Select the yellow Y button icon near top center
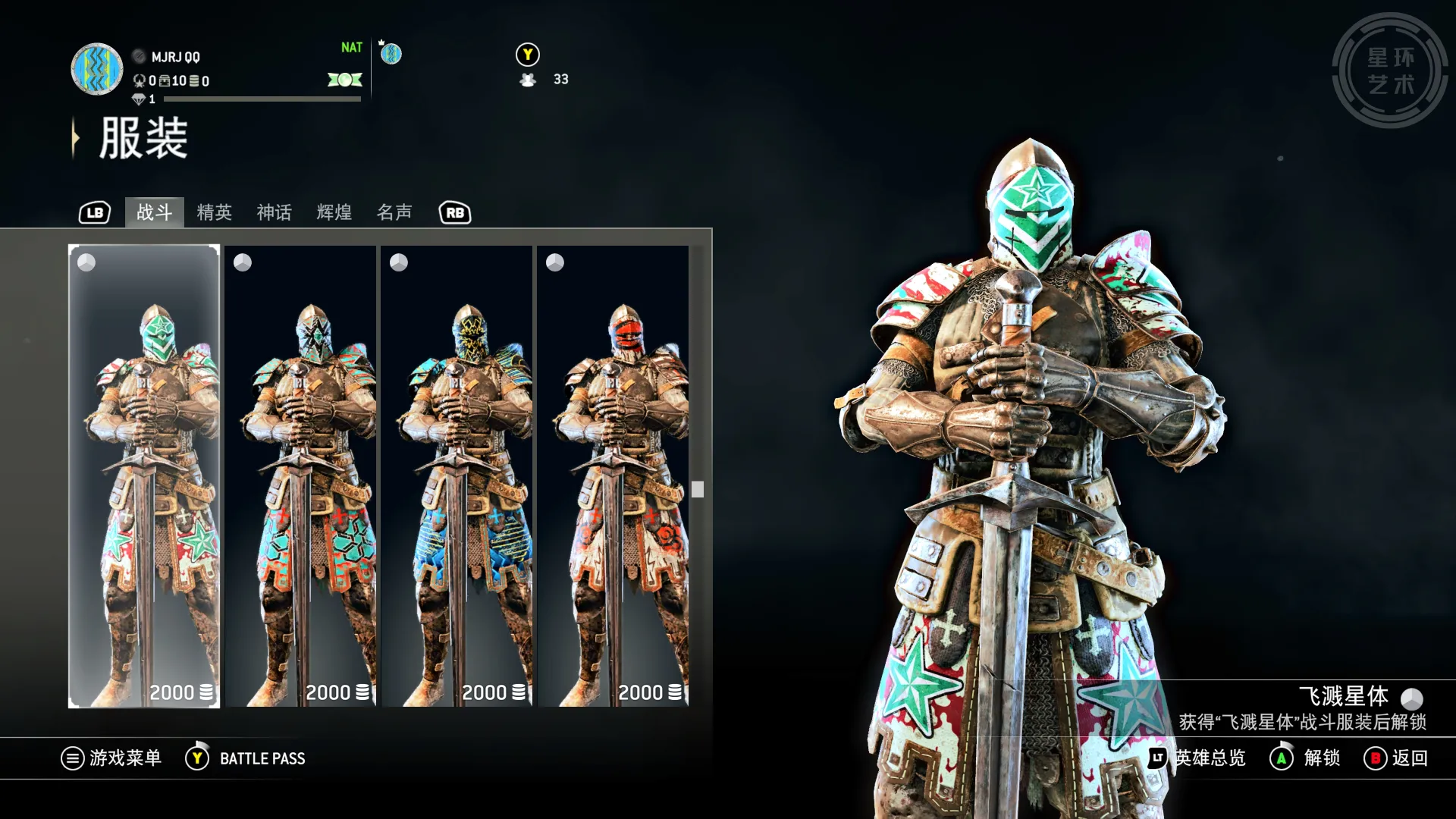This screenshot has width=1456, height=819. pyautogui.click(x=528, y=55)
